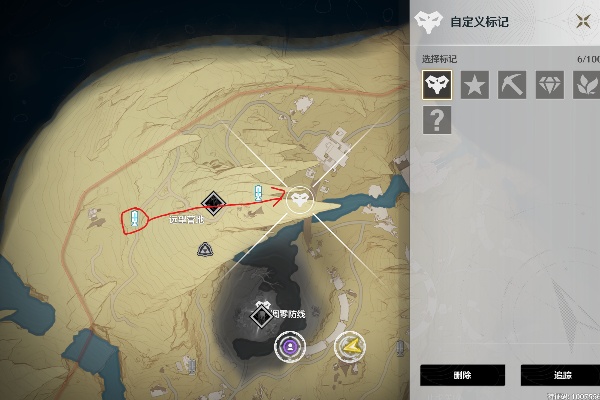This screenshot has width=600, height=400.
Task: Select the teleport beacon left of the skull marker
Action: pos(258,193)
